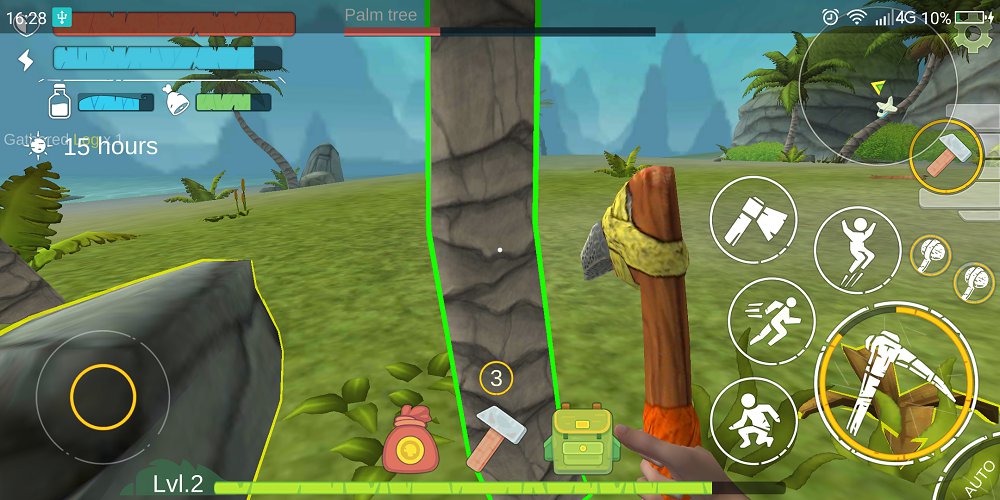Open the hammer crafting menu at bottom
1000x500 pixels.
[497, 435]
